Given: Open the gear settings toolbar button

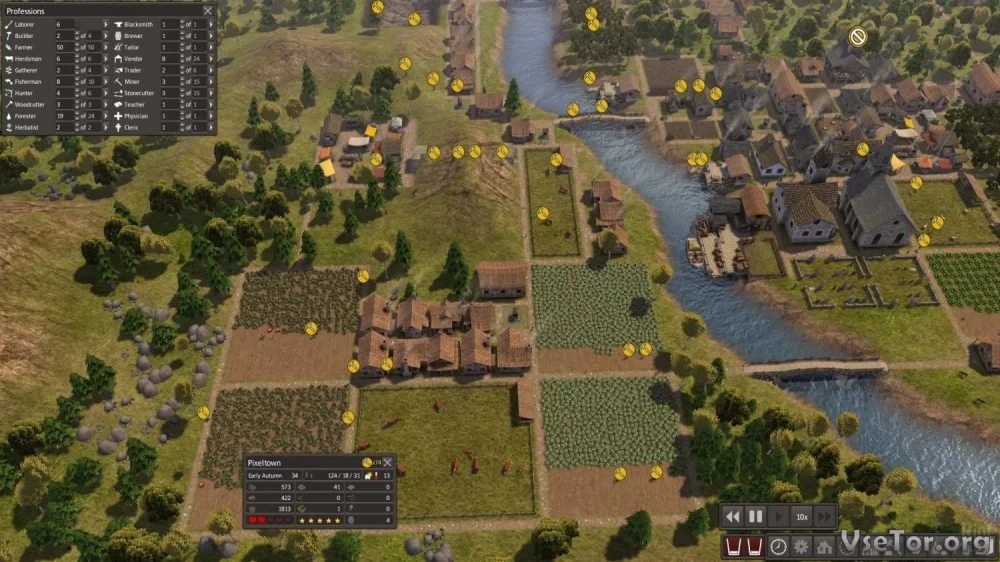Looking at the screenshot, I should tap(800, 547).
